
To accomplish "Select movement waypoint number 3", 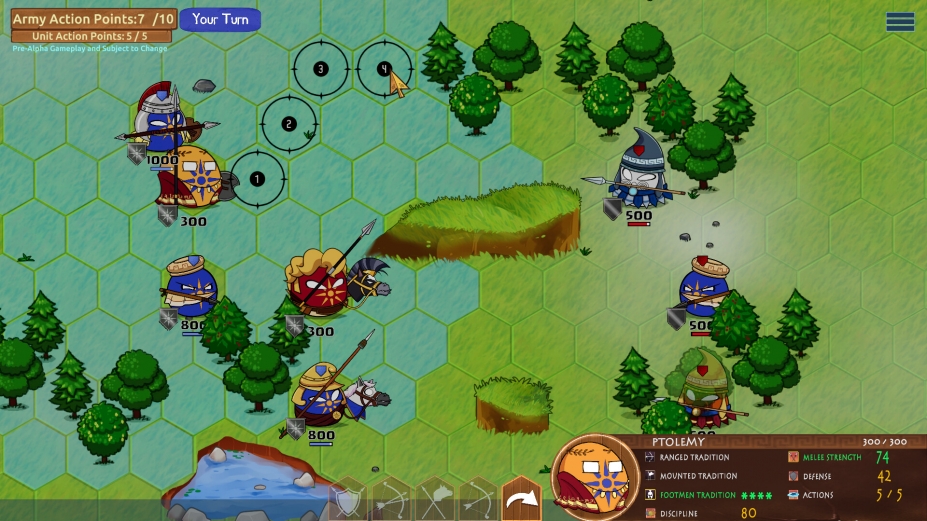I will (x=320, y=69).
